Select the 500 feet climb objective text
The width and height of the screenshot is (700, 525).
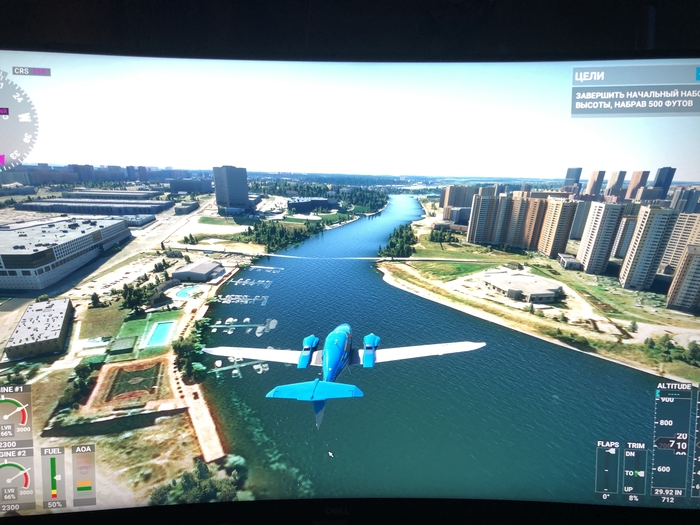[635, 100]
